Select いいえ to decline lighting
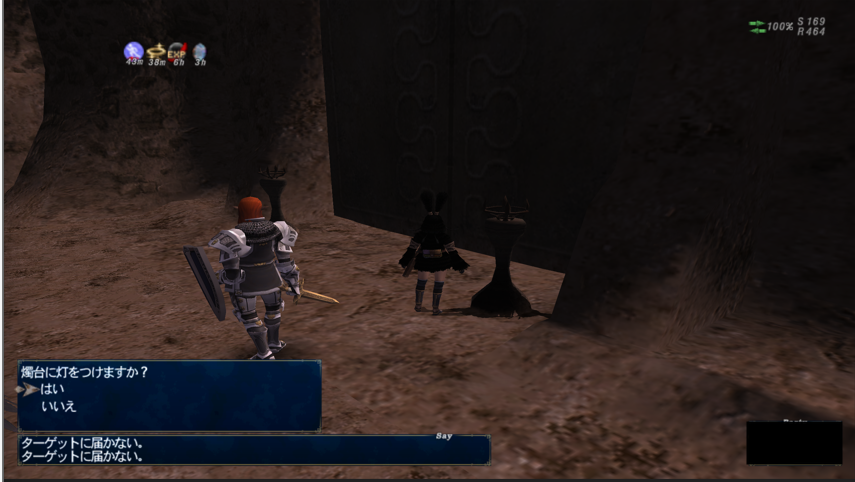This screenshot has width=855, height=482. (58, 406)
